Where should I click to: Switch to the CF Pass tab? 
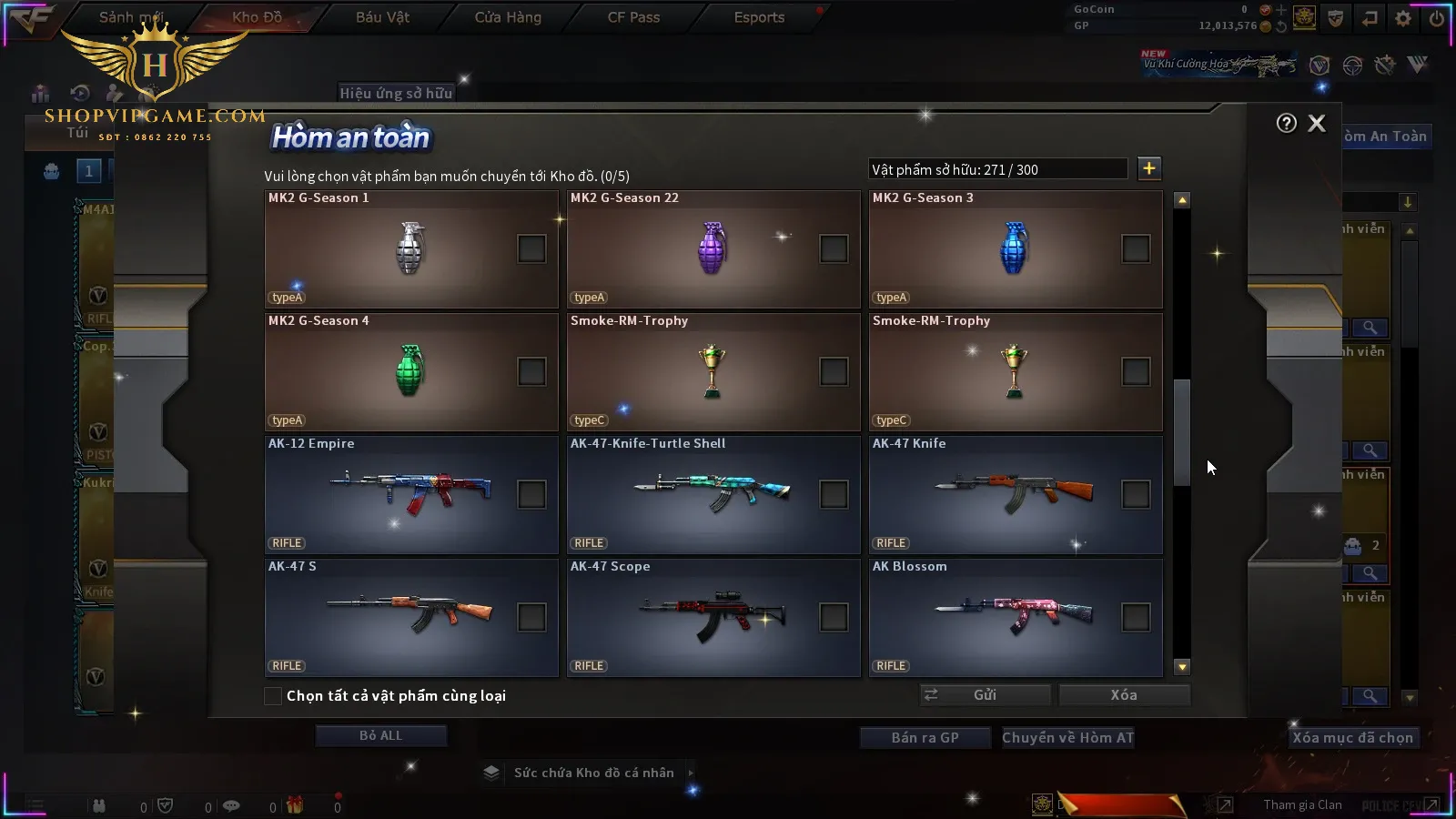point(633,17)
